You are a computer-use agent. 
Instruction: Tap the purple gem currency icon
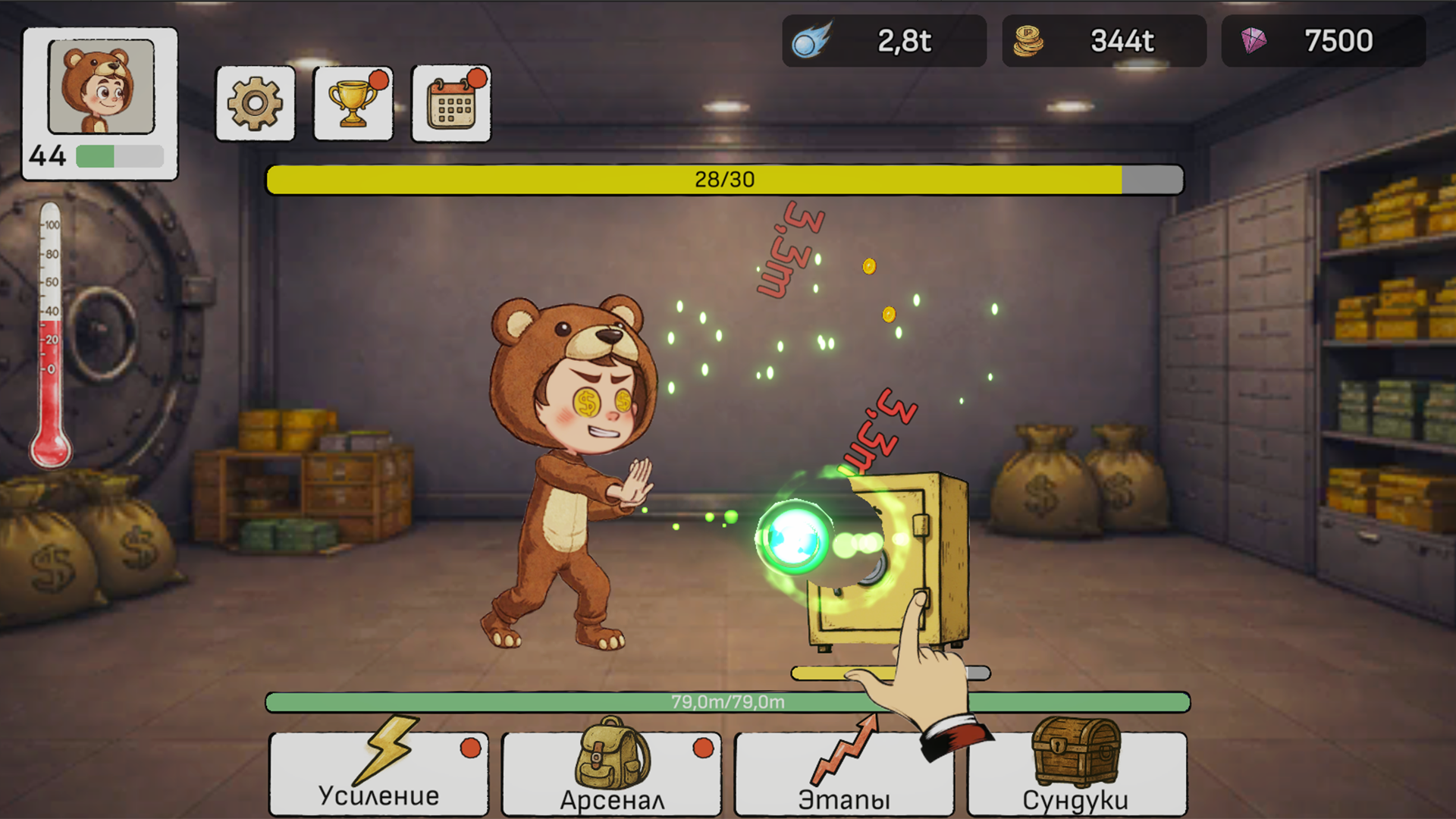point(1253,41)
